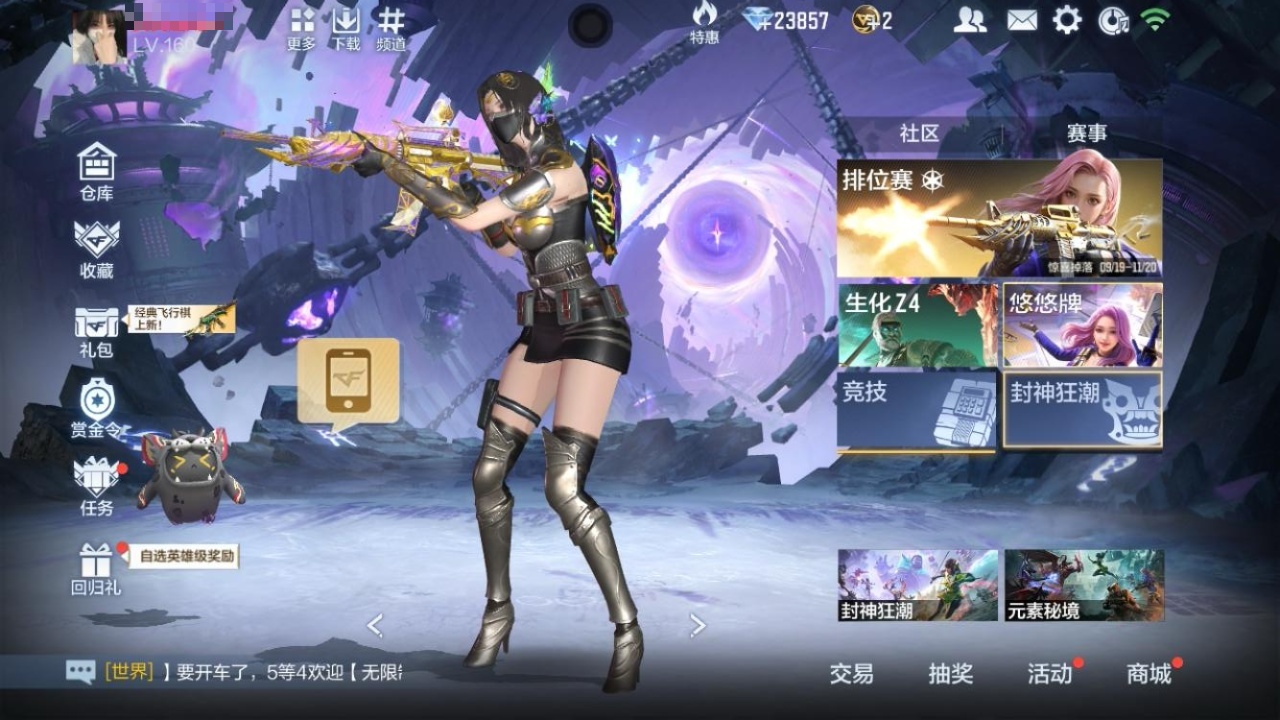The image size is (1280, 720).
Task: Open the gear settings icon
Action: coord(1067,20)
